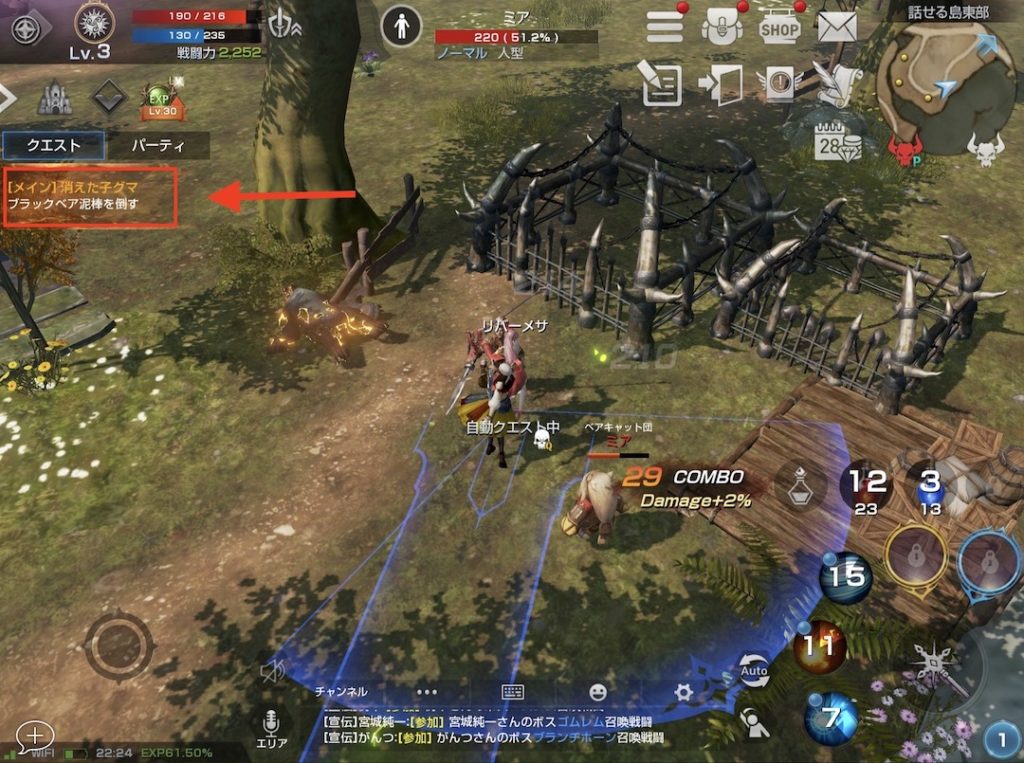Image resolution: width=1024 pixels, height=763 pixels.
Task: Open chat settings gear icon
Action: point(684,692)
